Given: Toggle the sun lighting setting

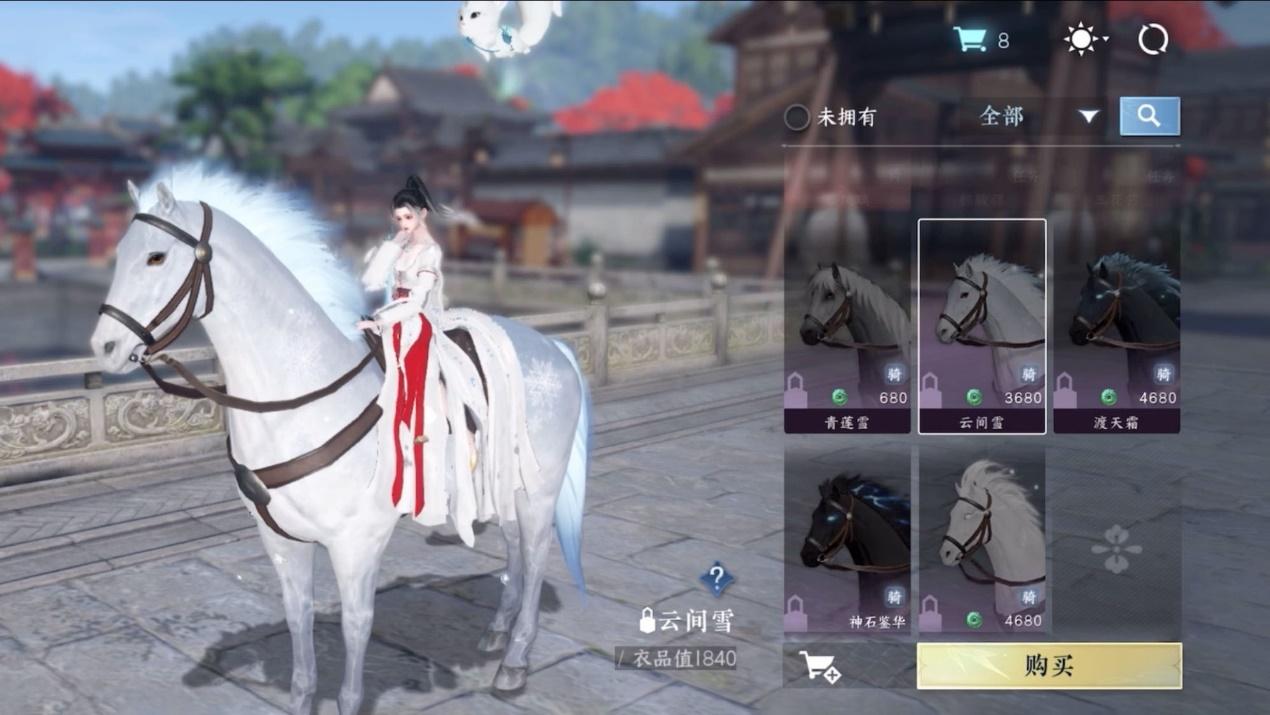Looking at the screenshot, I should [x=1082, y=40].
